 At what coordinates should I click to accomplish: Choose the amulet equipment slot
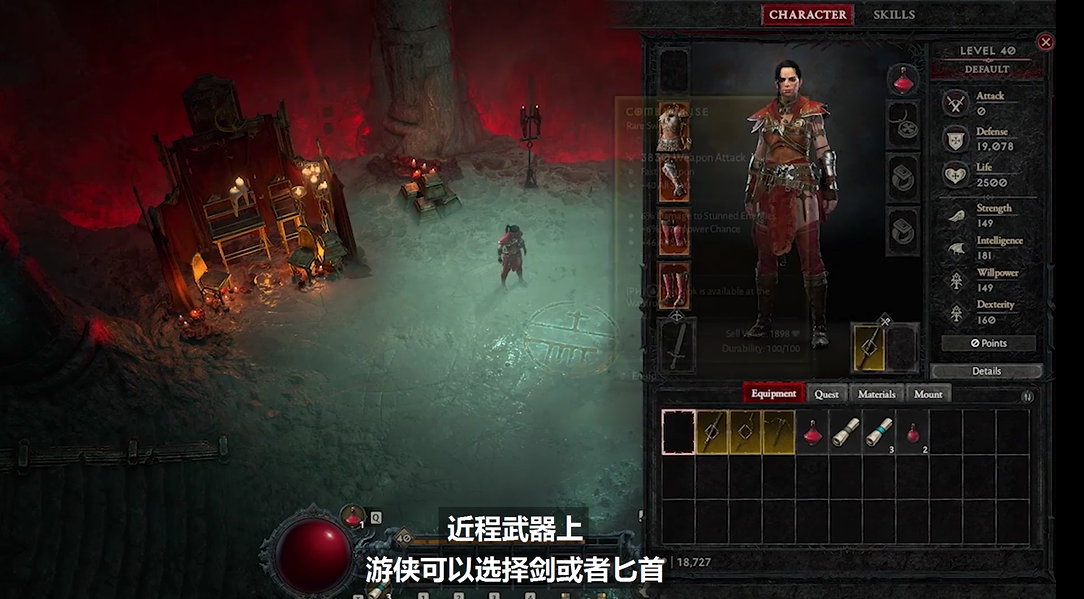[903, 125]
